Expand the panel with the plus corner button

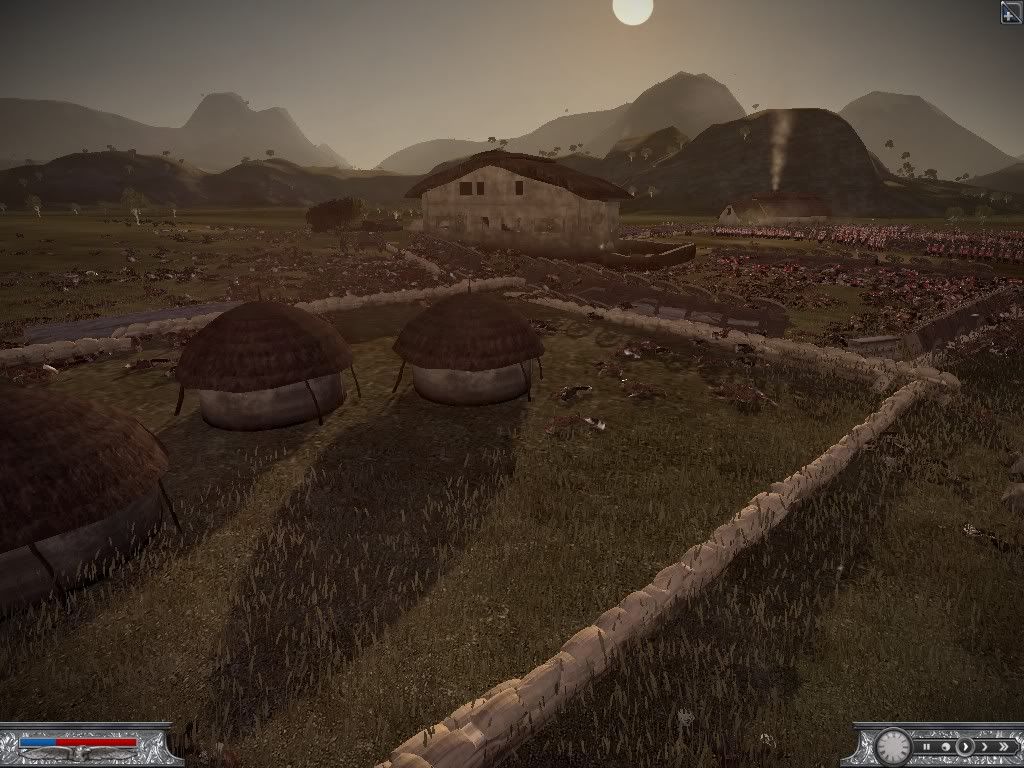(1011, 11)
